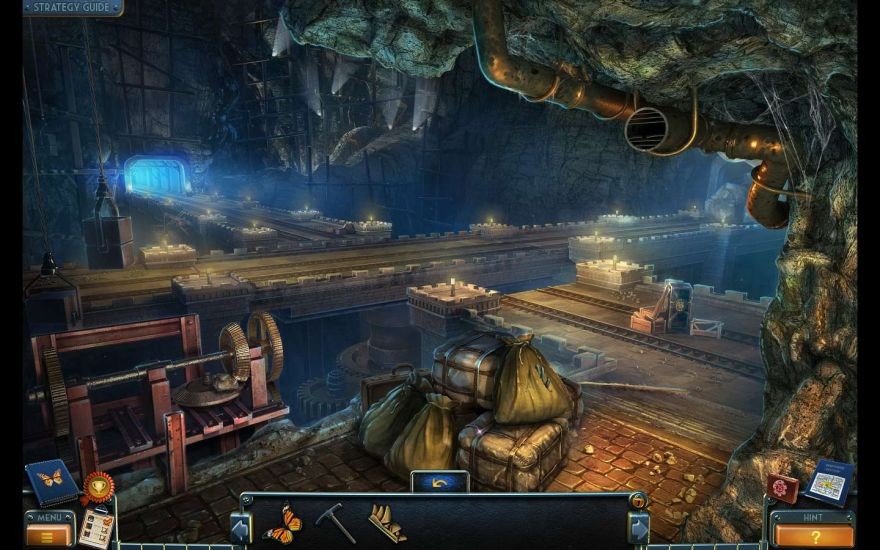The image size is (880, 550).
Task: Click the inventory right scroll arrow
Action: click(x=638, y=526)
